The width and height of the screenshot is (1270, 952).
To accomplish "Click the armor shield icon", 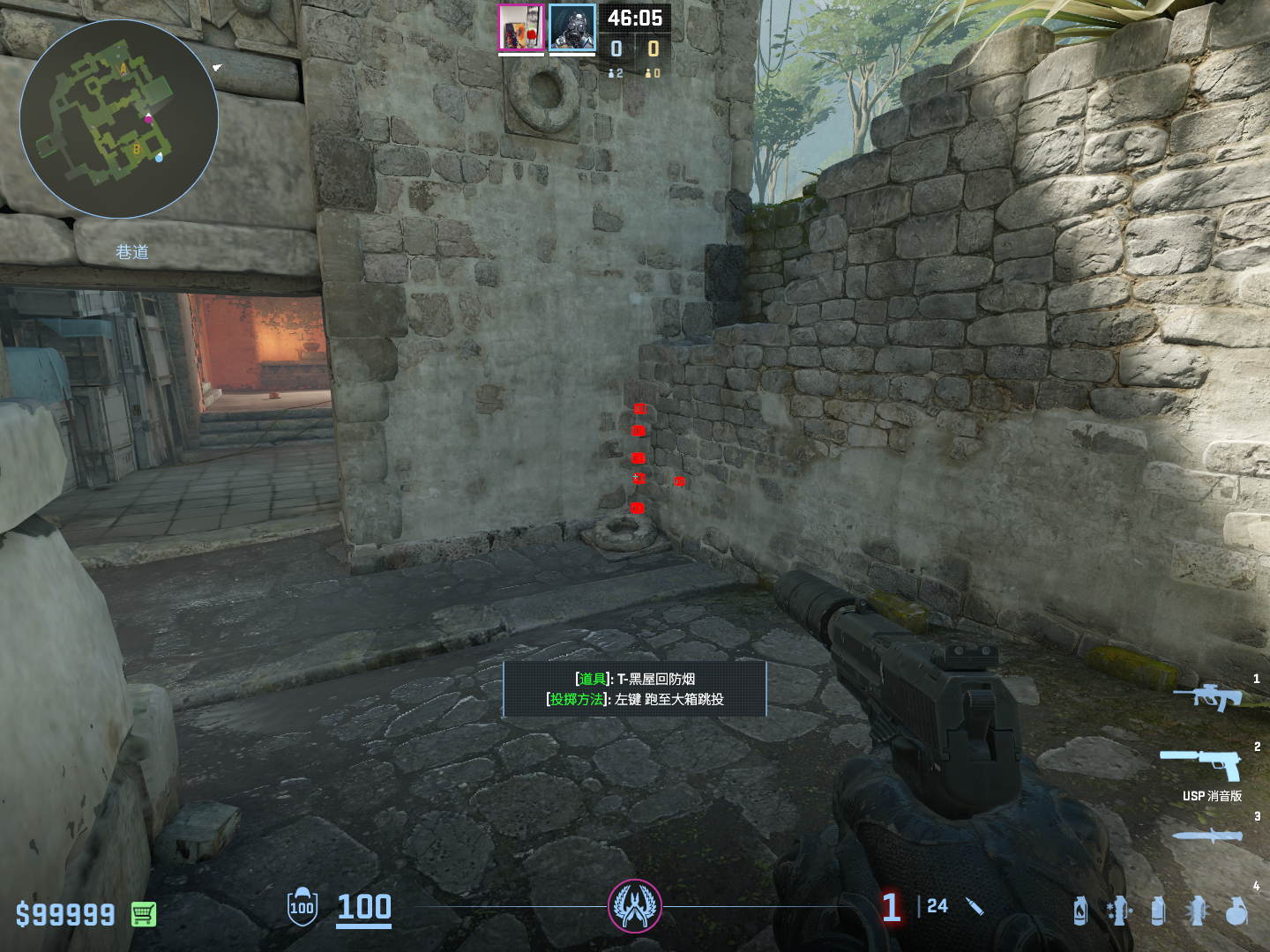I will (303, 907).
